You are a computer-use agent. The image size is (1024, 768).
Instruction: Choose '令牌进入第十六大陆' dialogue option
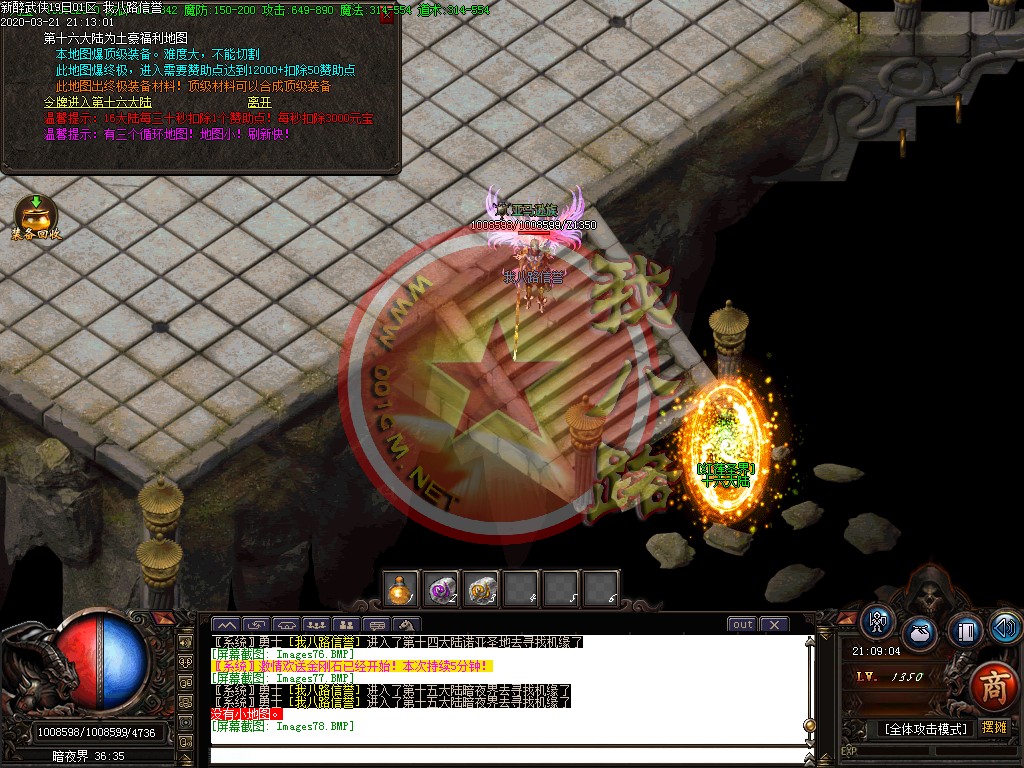click(x=98, y=101)
